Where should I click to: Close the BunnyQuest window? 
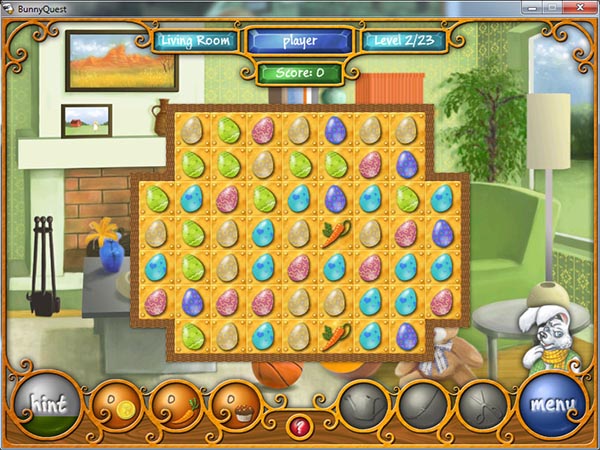click(x=579, y=9)
